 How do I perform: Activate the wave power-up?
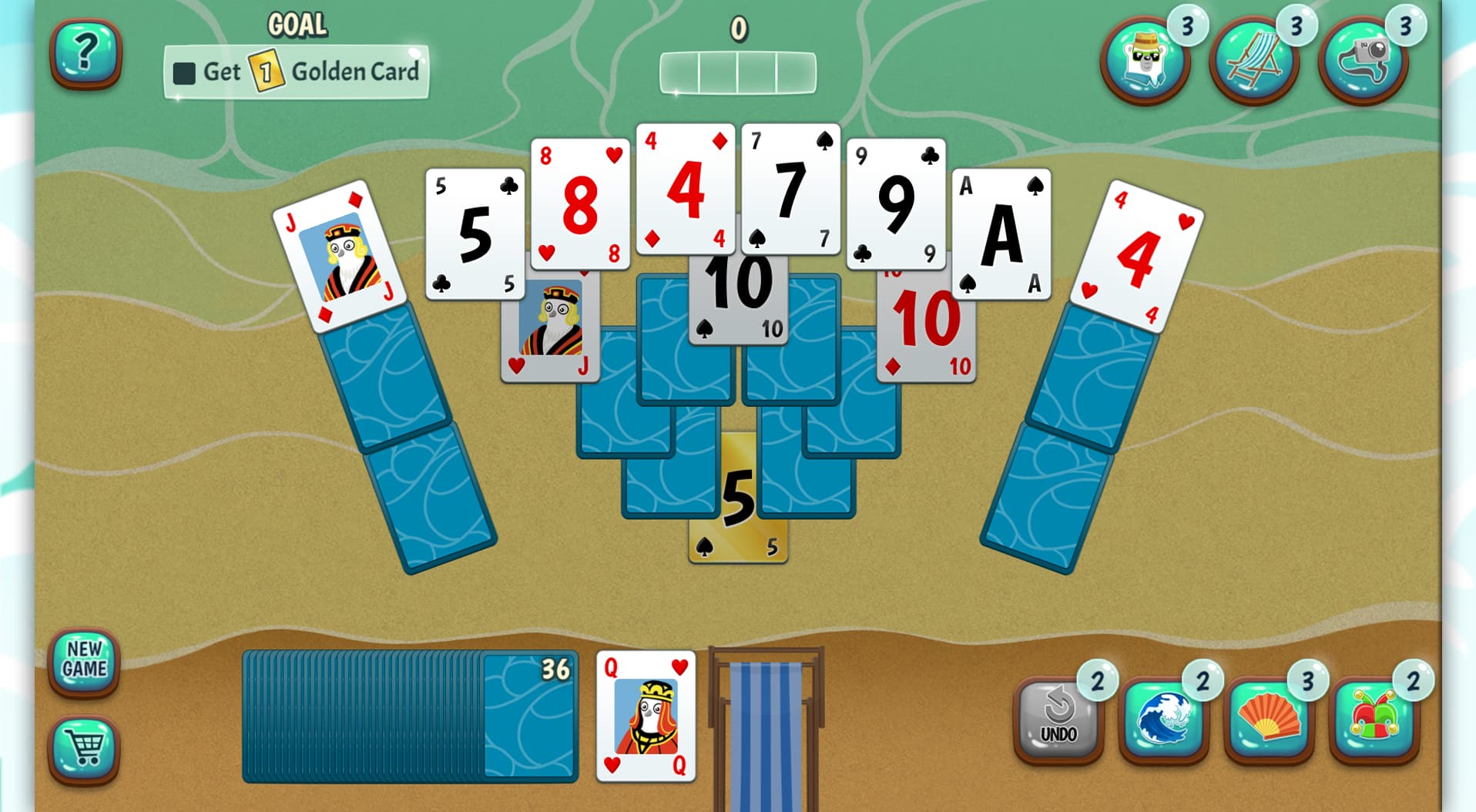pos(1159,724)
